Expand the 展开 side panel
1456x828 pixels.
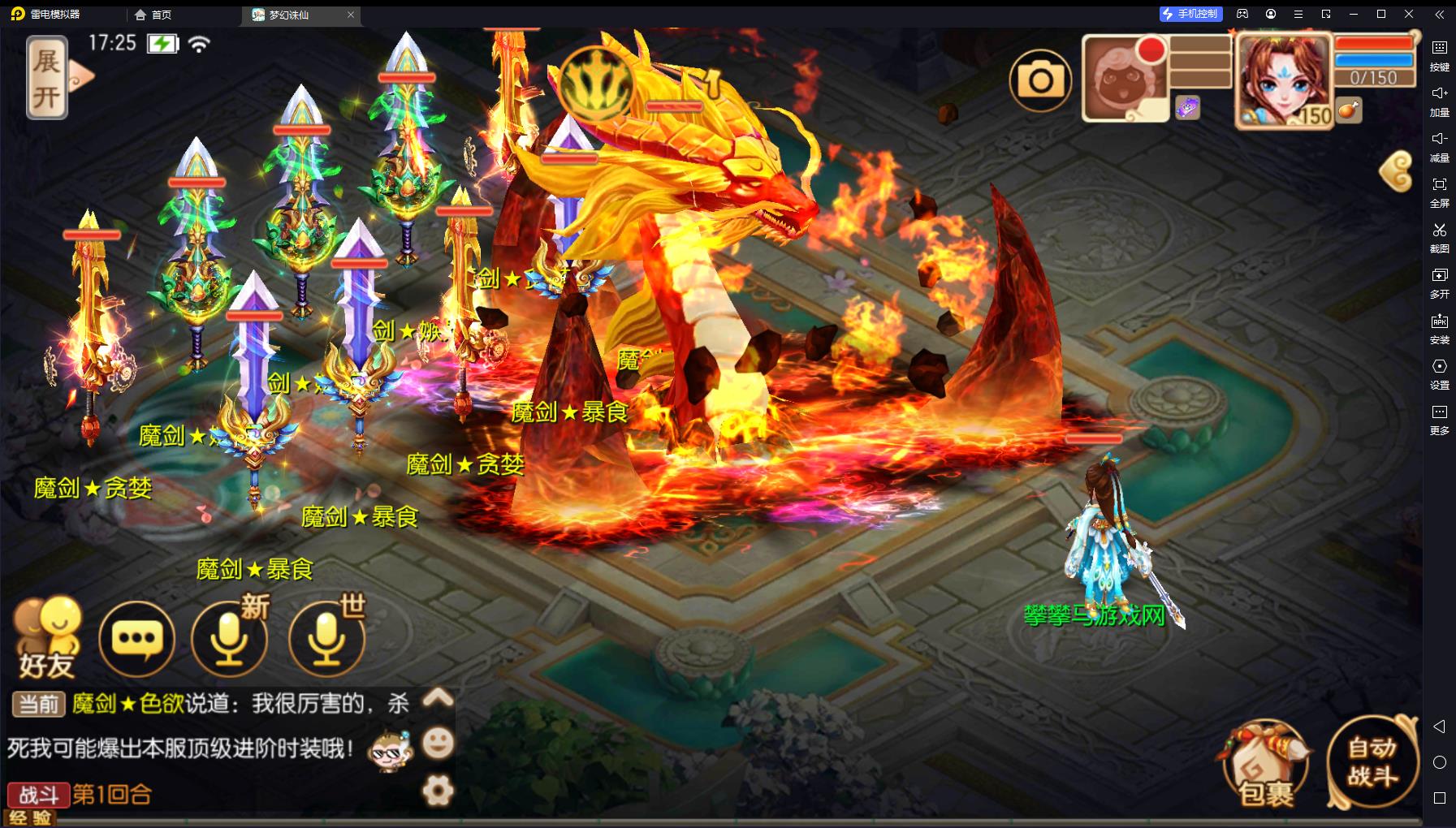point(47,78)
